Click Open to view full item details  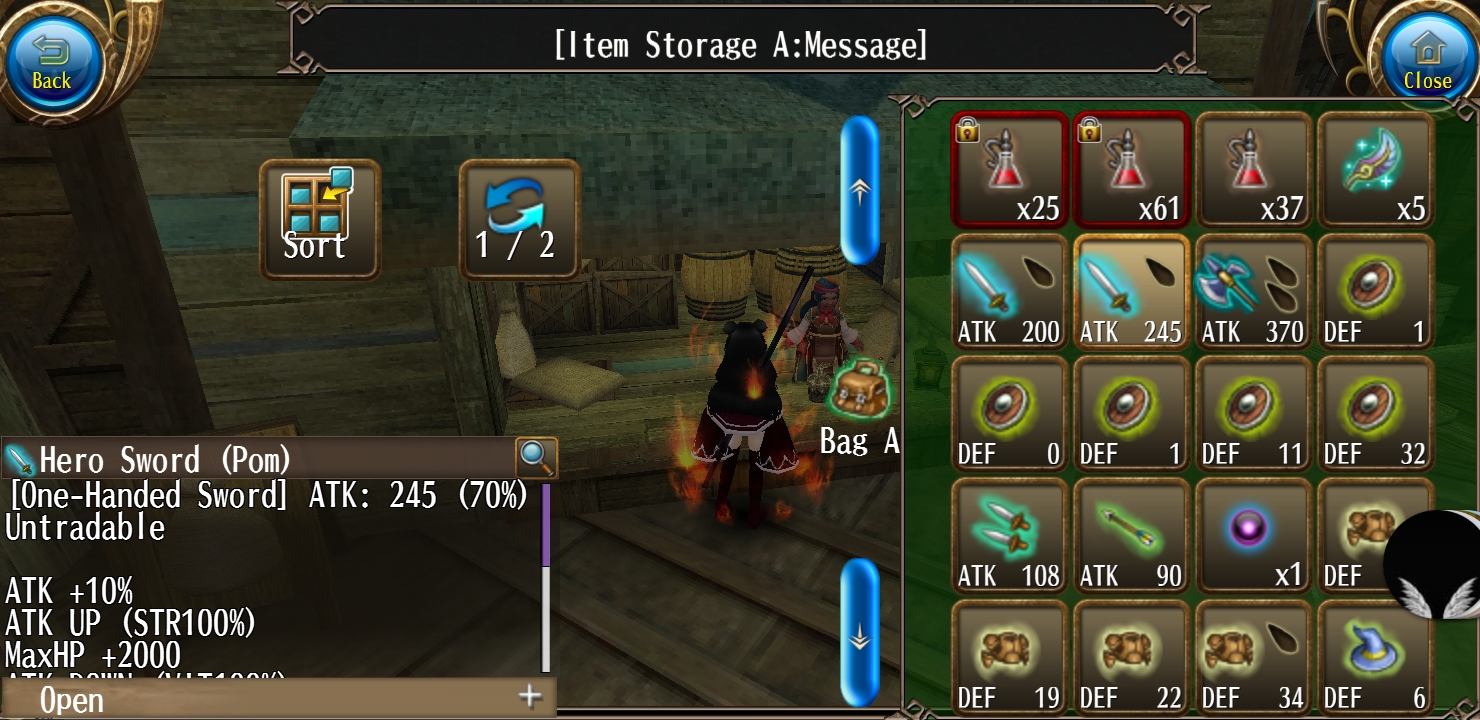click(x=72, y=699)
